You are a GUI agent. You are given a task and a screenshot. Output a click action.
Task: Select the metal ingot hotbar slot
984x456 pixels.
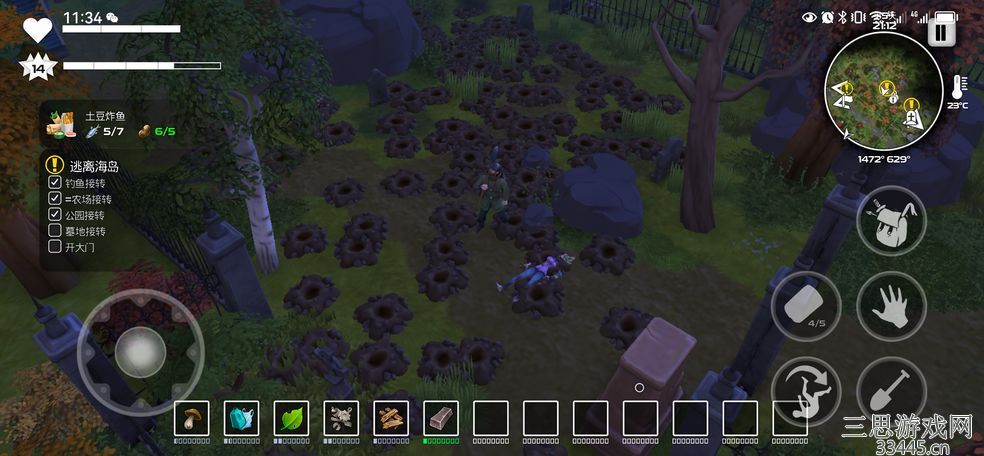point(441,418)
